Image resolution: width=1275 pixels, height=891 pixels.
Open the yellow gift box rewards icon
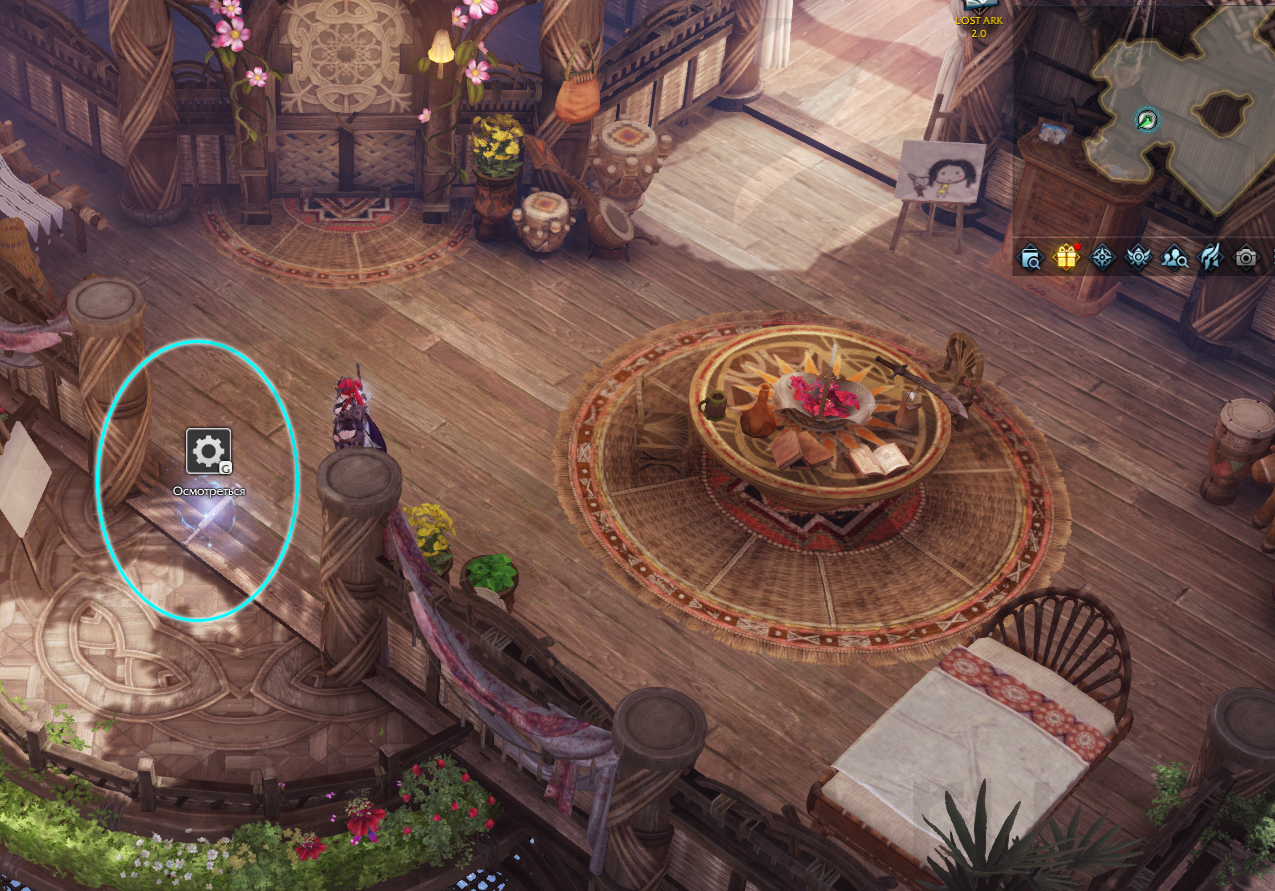tap(1067, 258)
